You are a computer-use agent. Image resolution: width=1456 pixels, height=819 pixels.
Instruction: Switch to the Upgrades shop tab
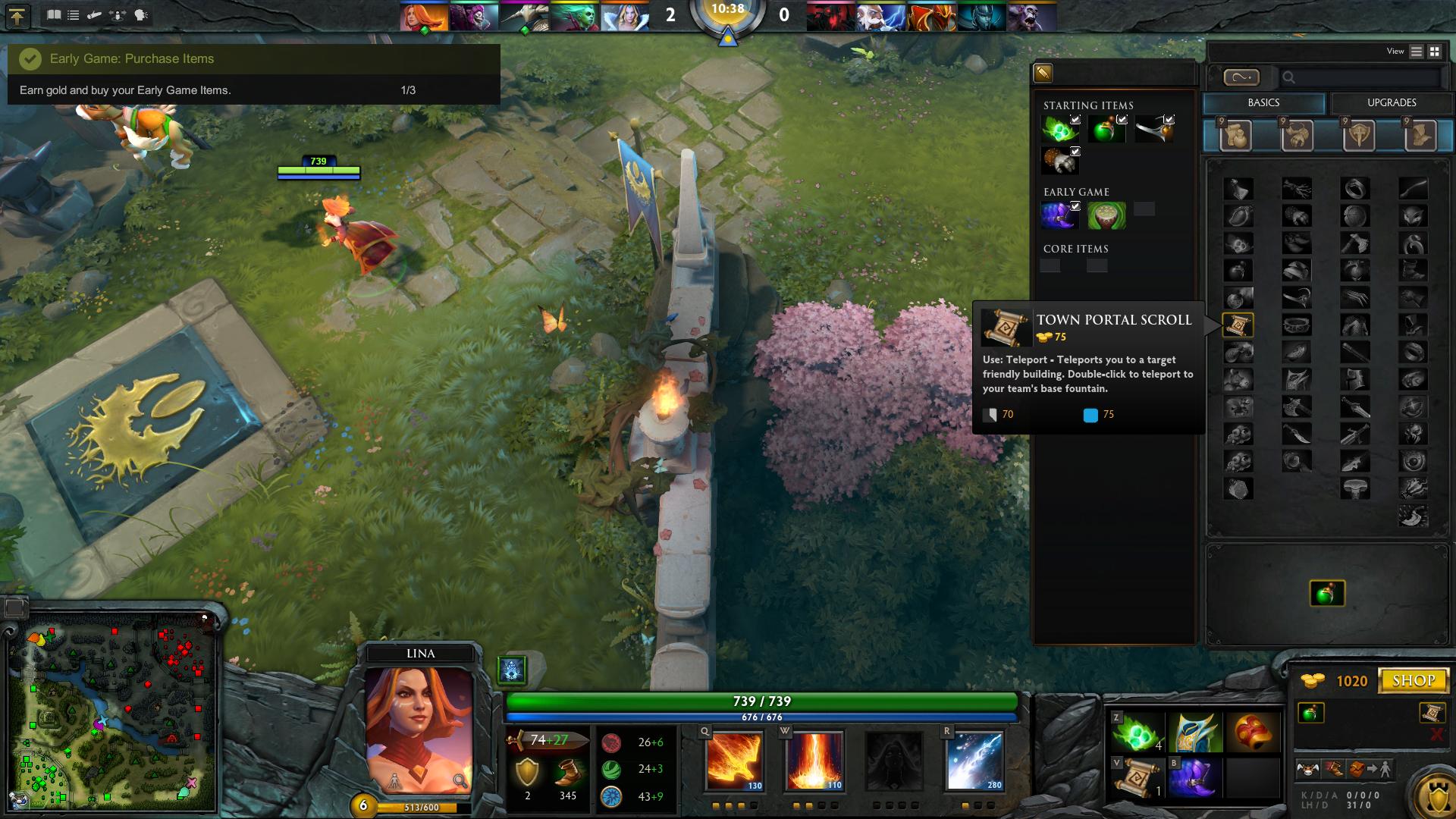(x=1392, y=103)
